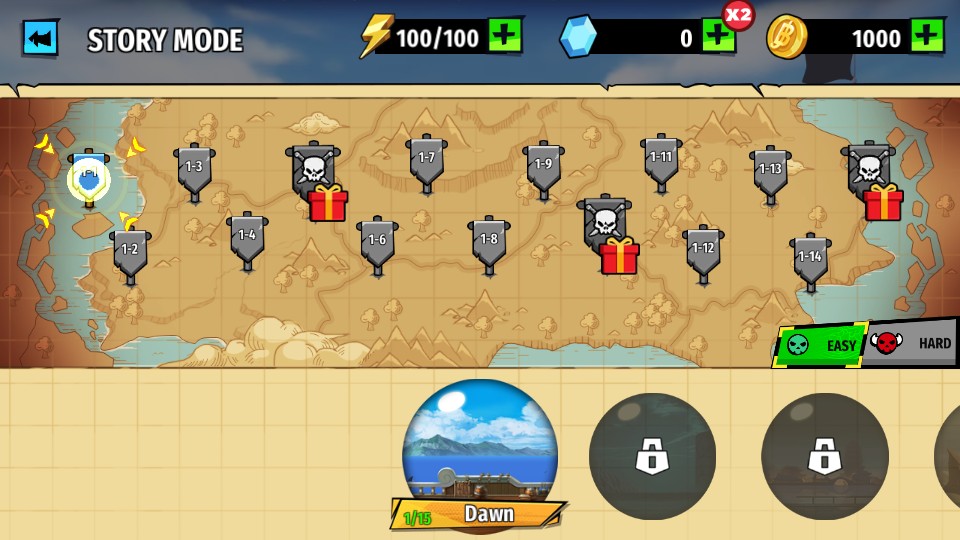
Task: Select stage 1-8 banner
Action: 489,241
